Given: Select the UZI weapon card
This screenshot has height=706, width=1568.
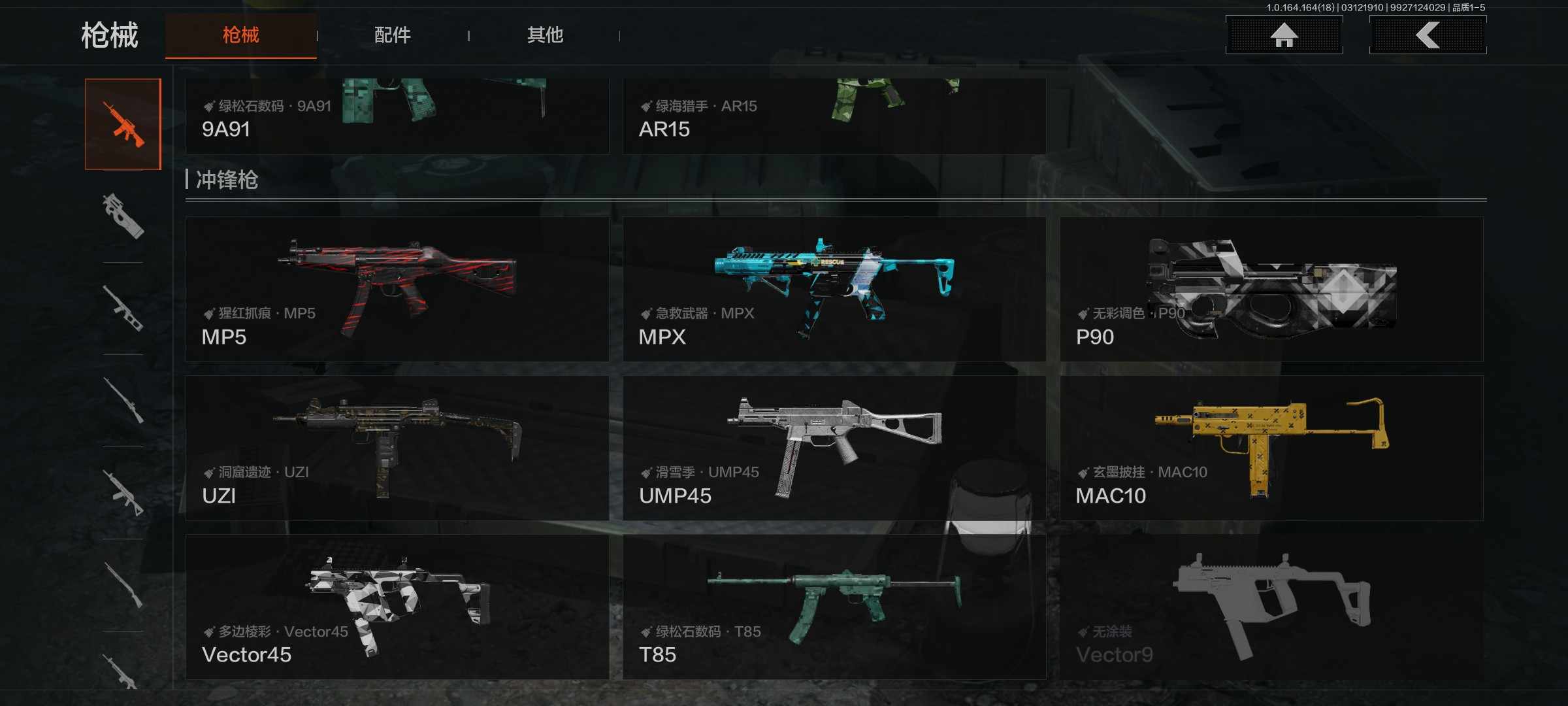Looking at the screenshot, I should 397,448.
